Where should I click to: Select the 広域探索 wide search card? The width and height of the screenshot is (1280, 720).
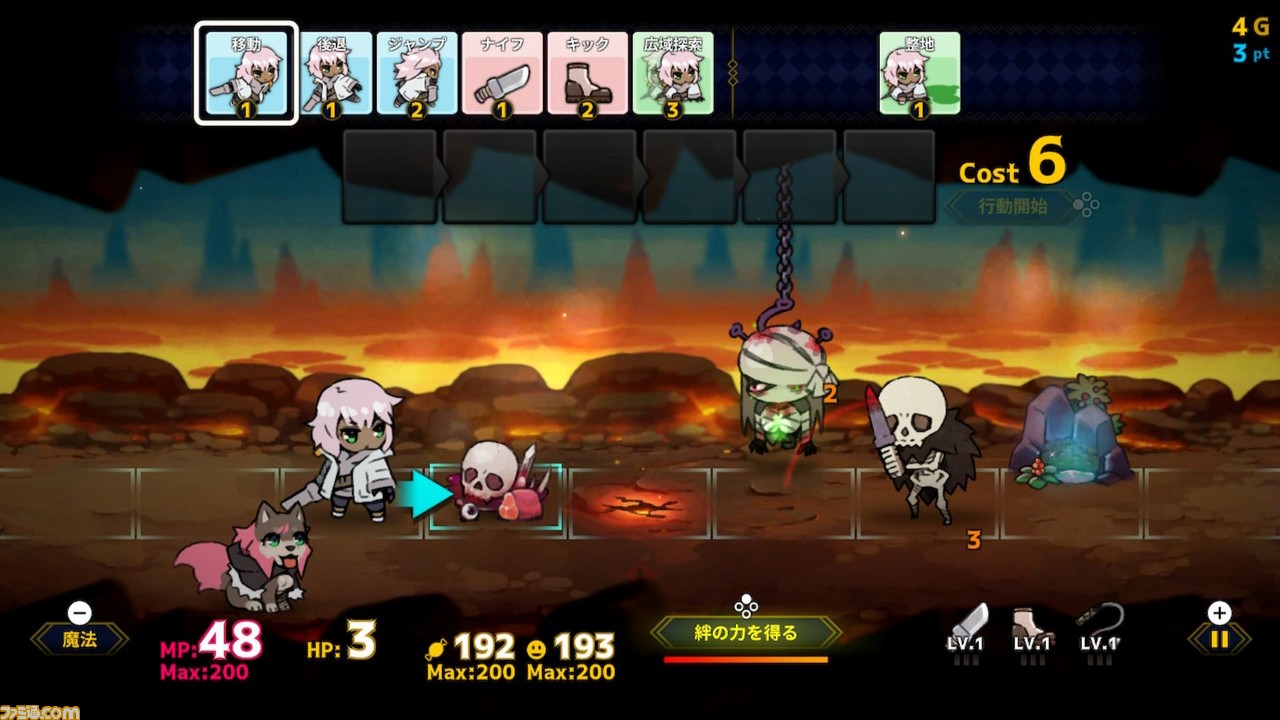pos(672,74)
